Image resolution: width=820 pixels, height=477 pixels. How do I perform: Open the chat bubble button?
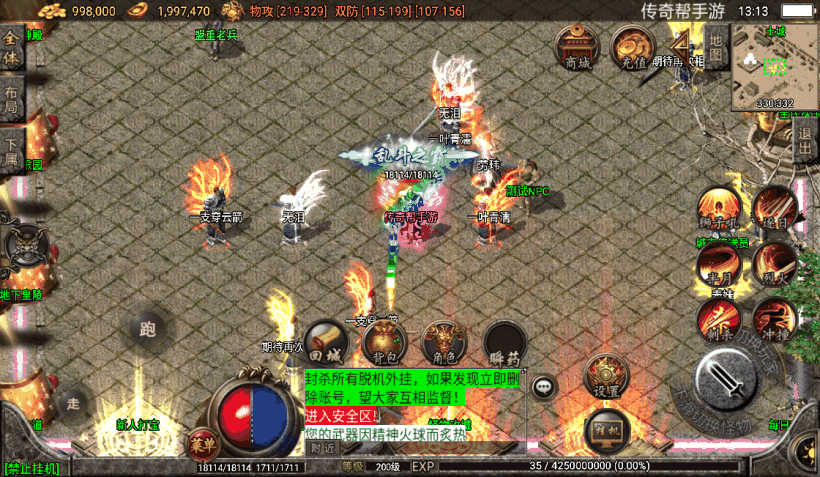click(544, 386)
